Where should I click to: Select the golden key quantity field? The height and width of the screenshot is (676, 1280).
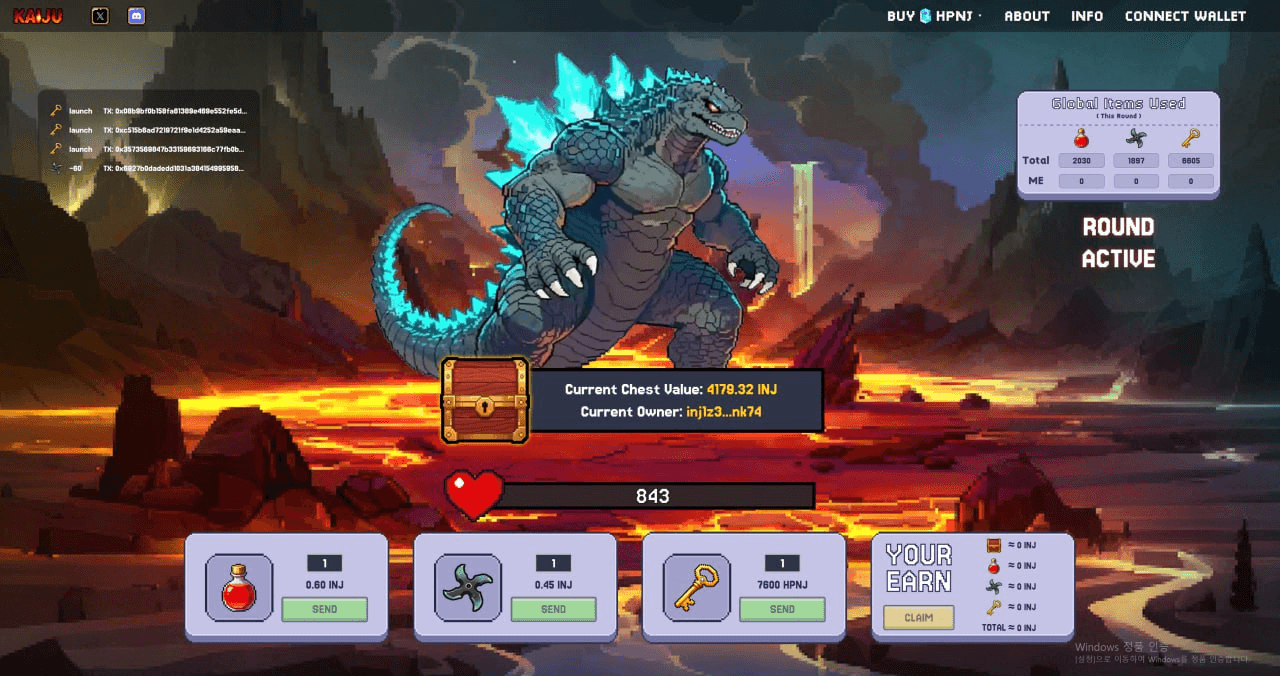point(782,563)
